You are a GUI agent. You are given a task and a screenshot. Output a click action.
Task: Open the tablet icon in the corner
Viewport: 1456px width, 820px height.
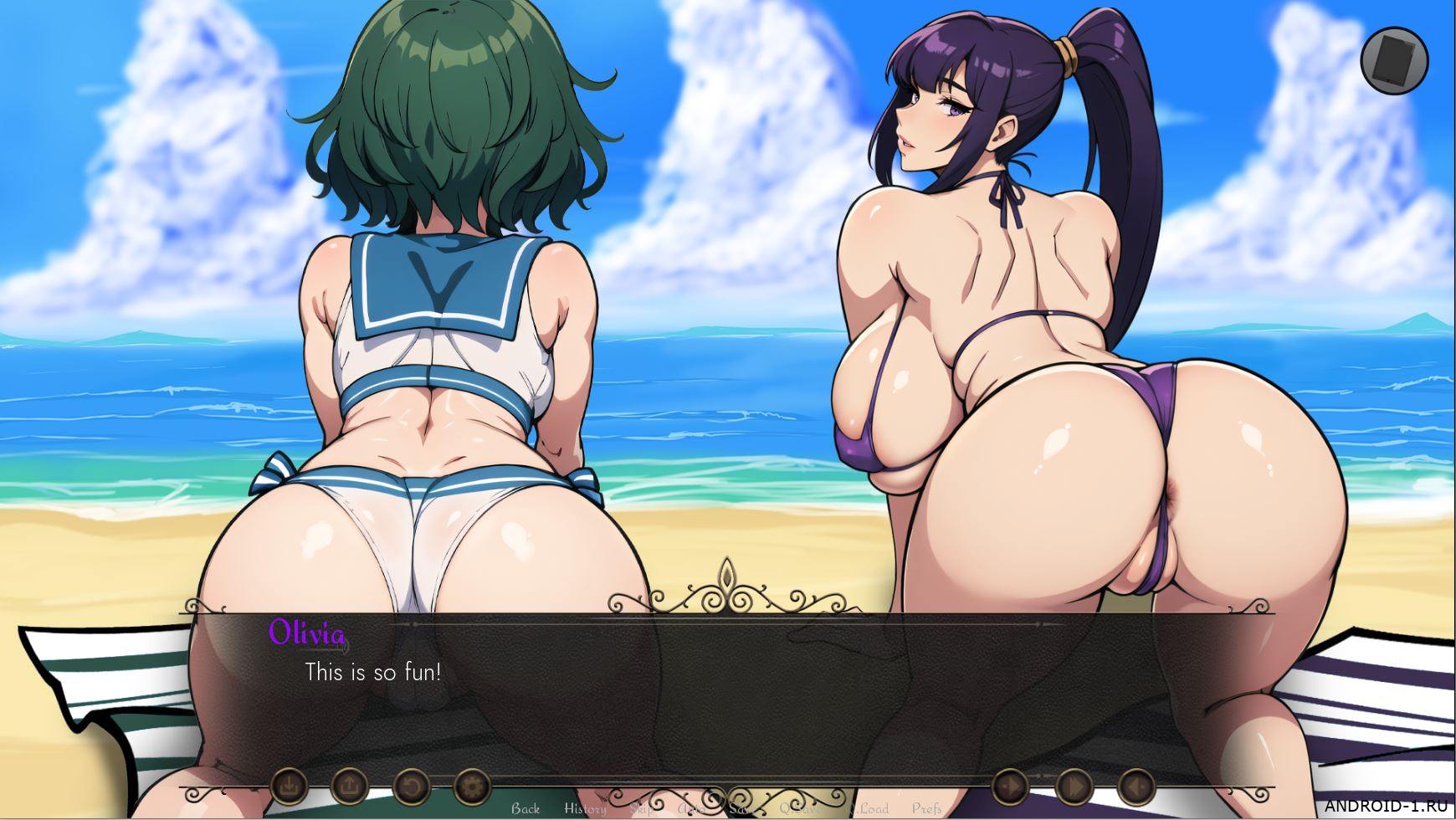pyautogui.click(x=1393, y=60)
